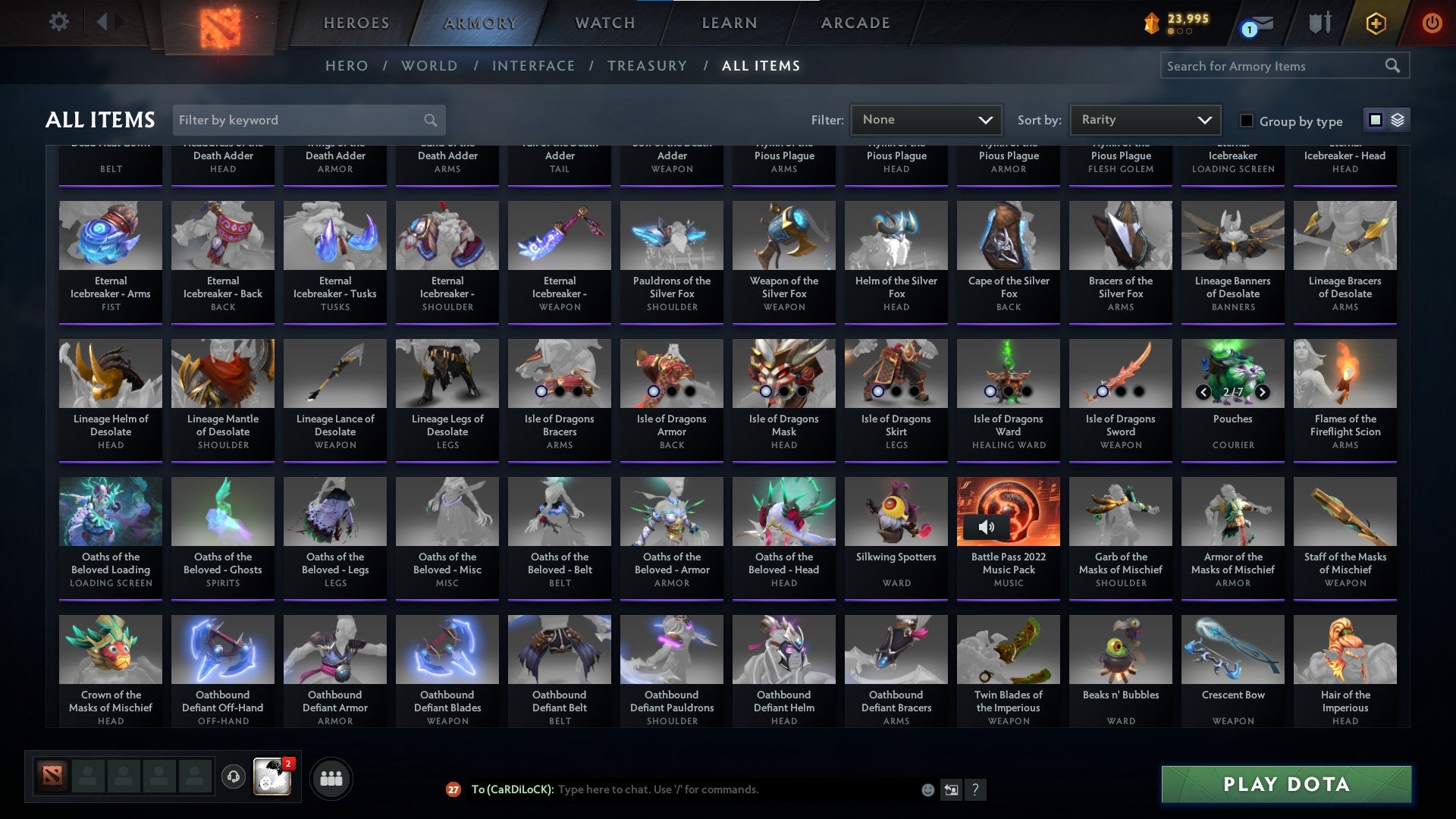Open the TREASURY breadcrumb section

tap(648, 66)
